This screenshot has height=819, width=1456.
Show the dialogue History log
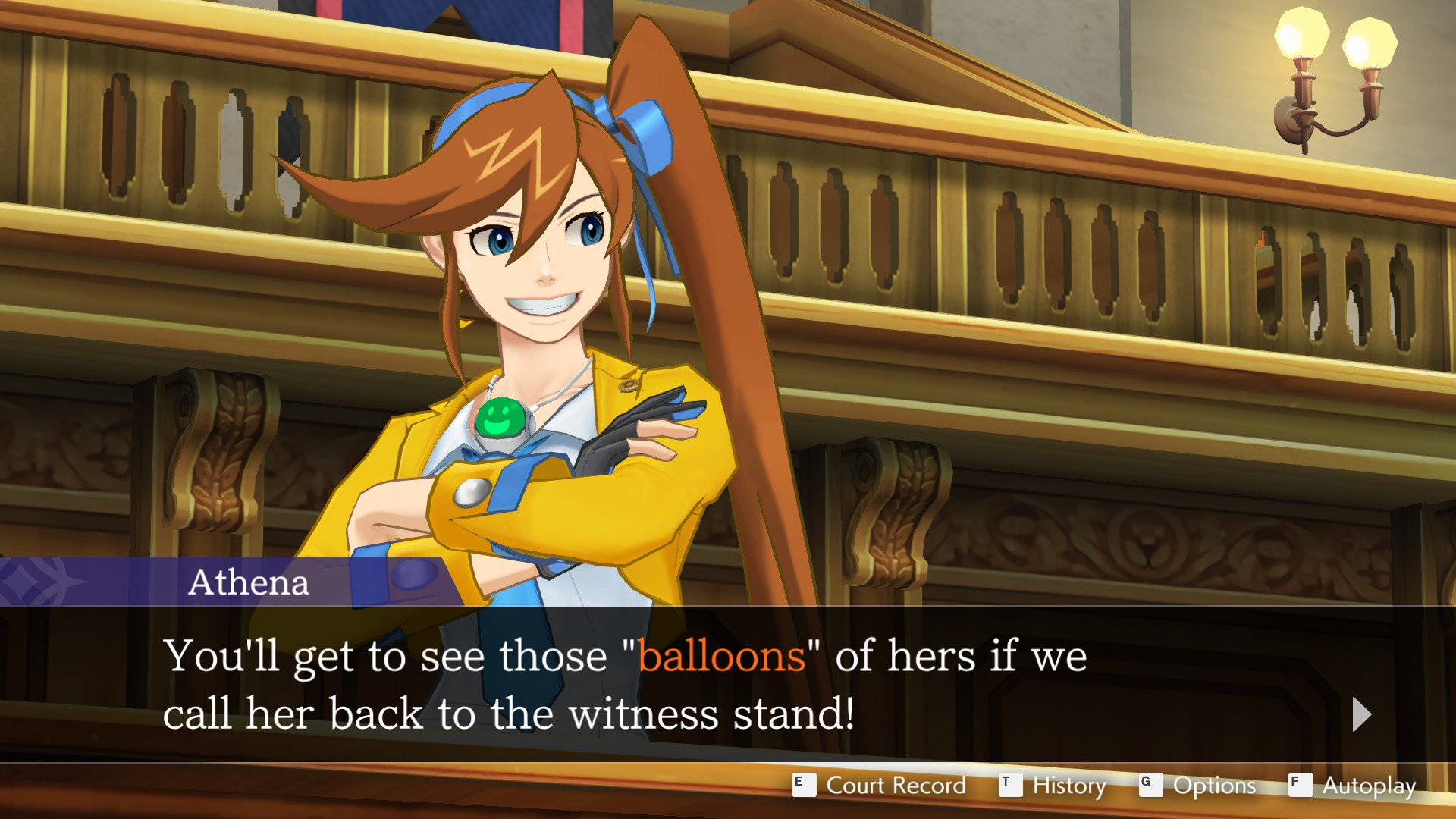(1053, 786)
